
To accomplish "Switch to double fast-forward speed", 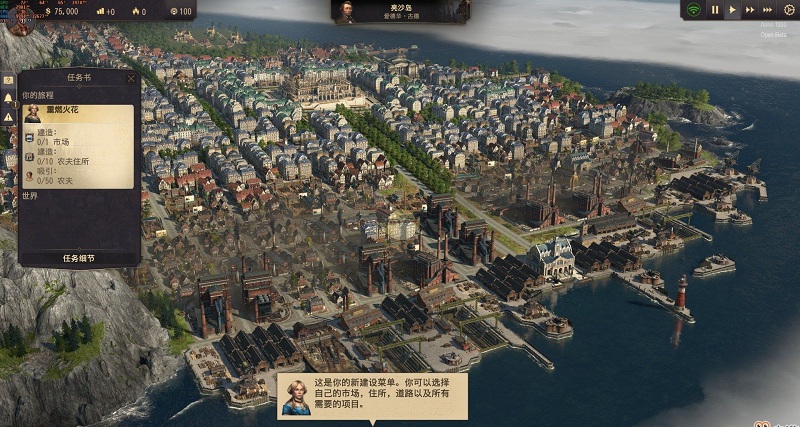I will pyautogui.click(x=750, y=9).
